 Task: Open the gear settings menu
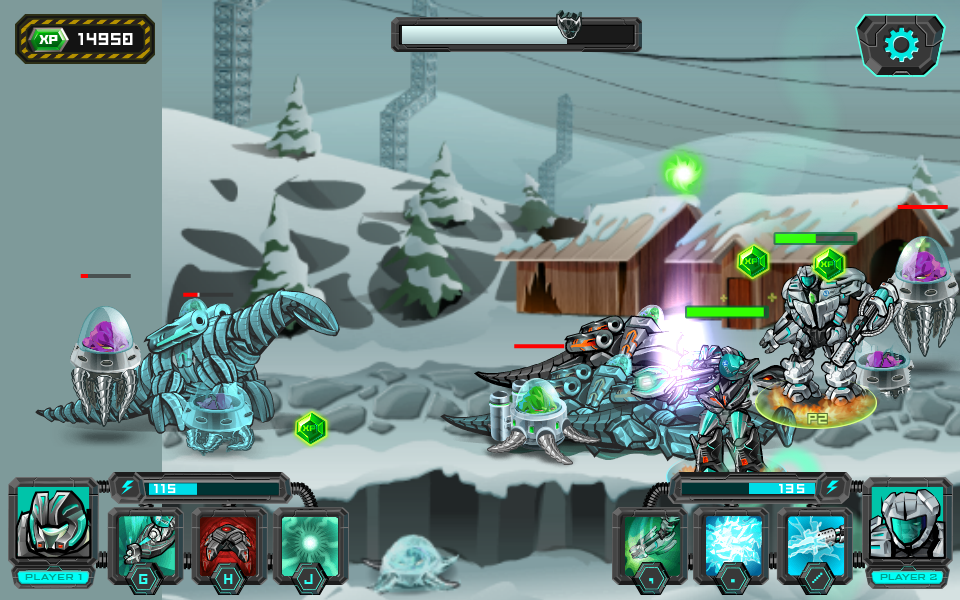pyautogui.click(x=900, y=45)
